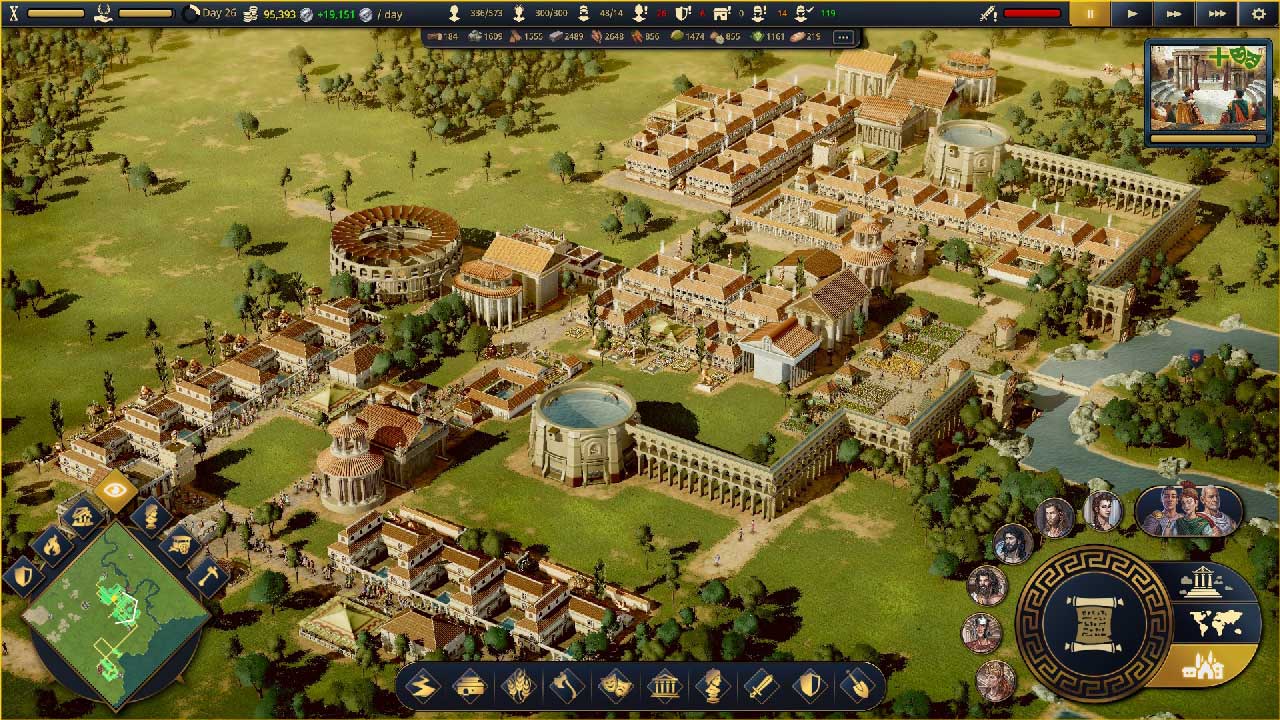The width and height of the screenshot is (1280, 720).
Task: Open the roads build category
Action: click(x=424, y=686)
